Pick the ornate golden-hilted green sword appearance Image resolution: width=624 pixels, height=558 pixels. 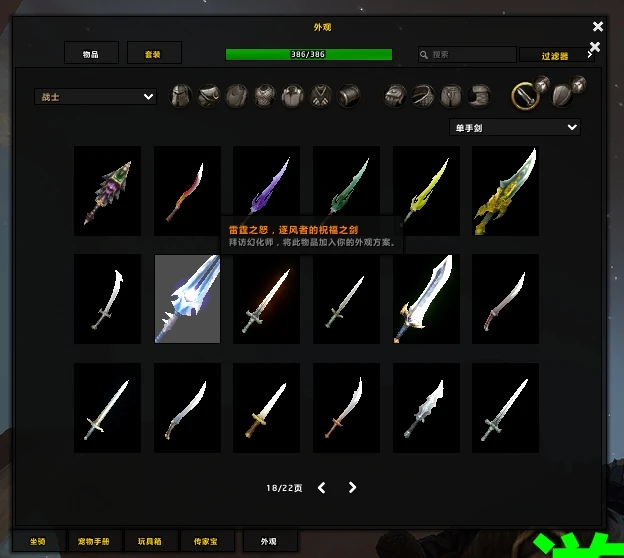506,185
